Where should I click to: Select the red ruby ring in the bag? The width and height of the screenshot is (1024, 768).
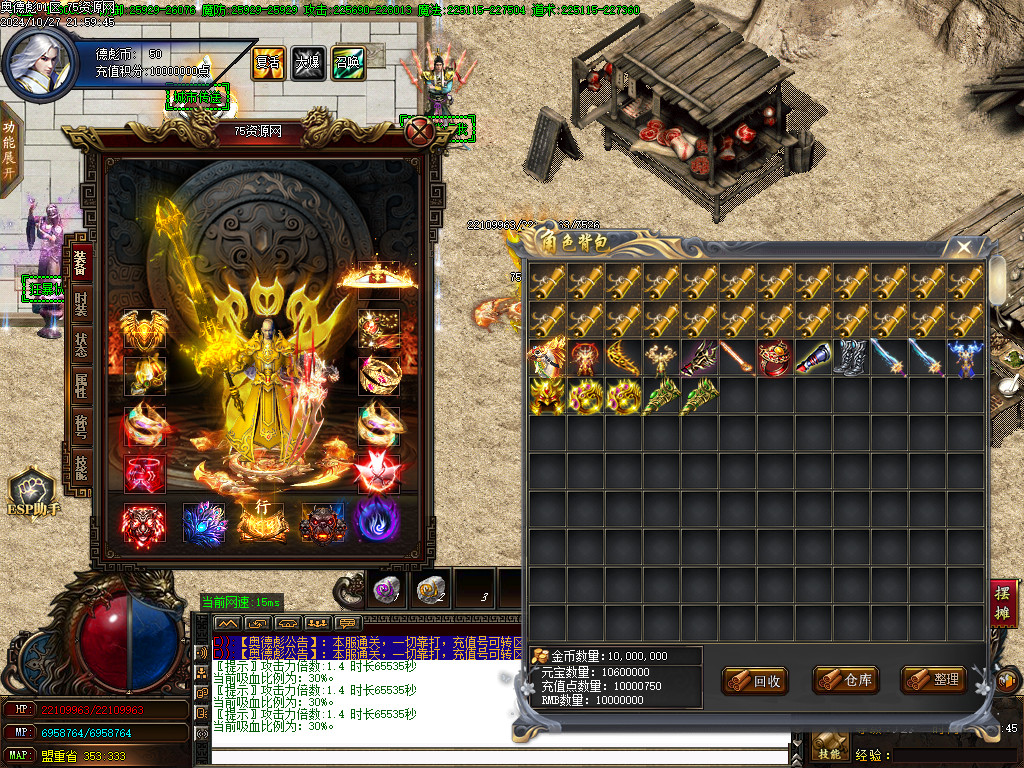point(775,358)
